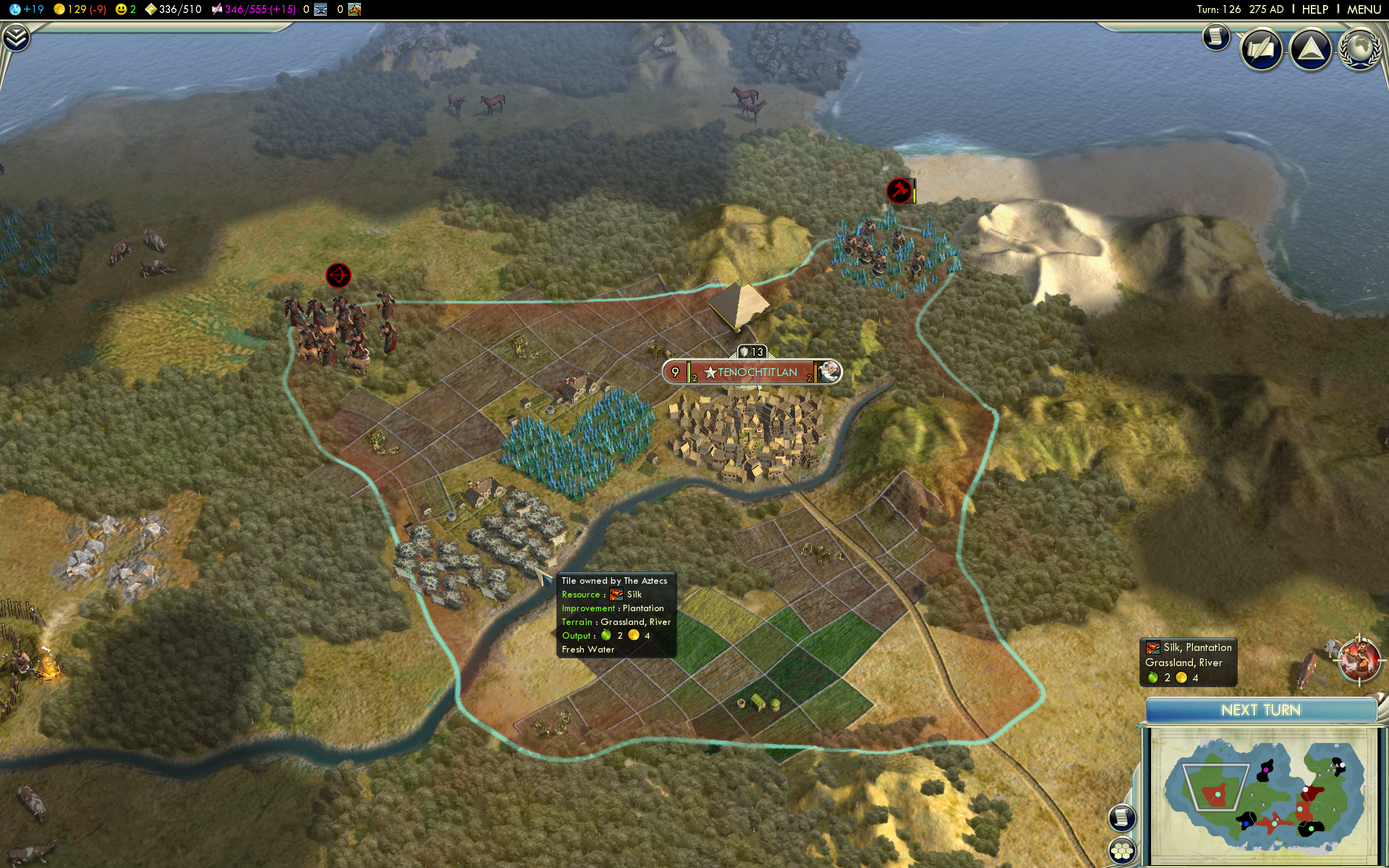The image size is (1389, 868).
Task: Select the iron anvil resource icon
Action: (320, 9)
